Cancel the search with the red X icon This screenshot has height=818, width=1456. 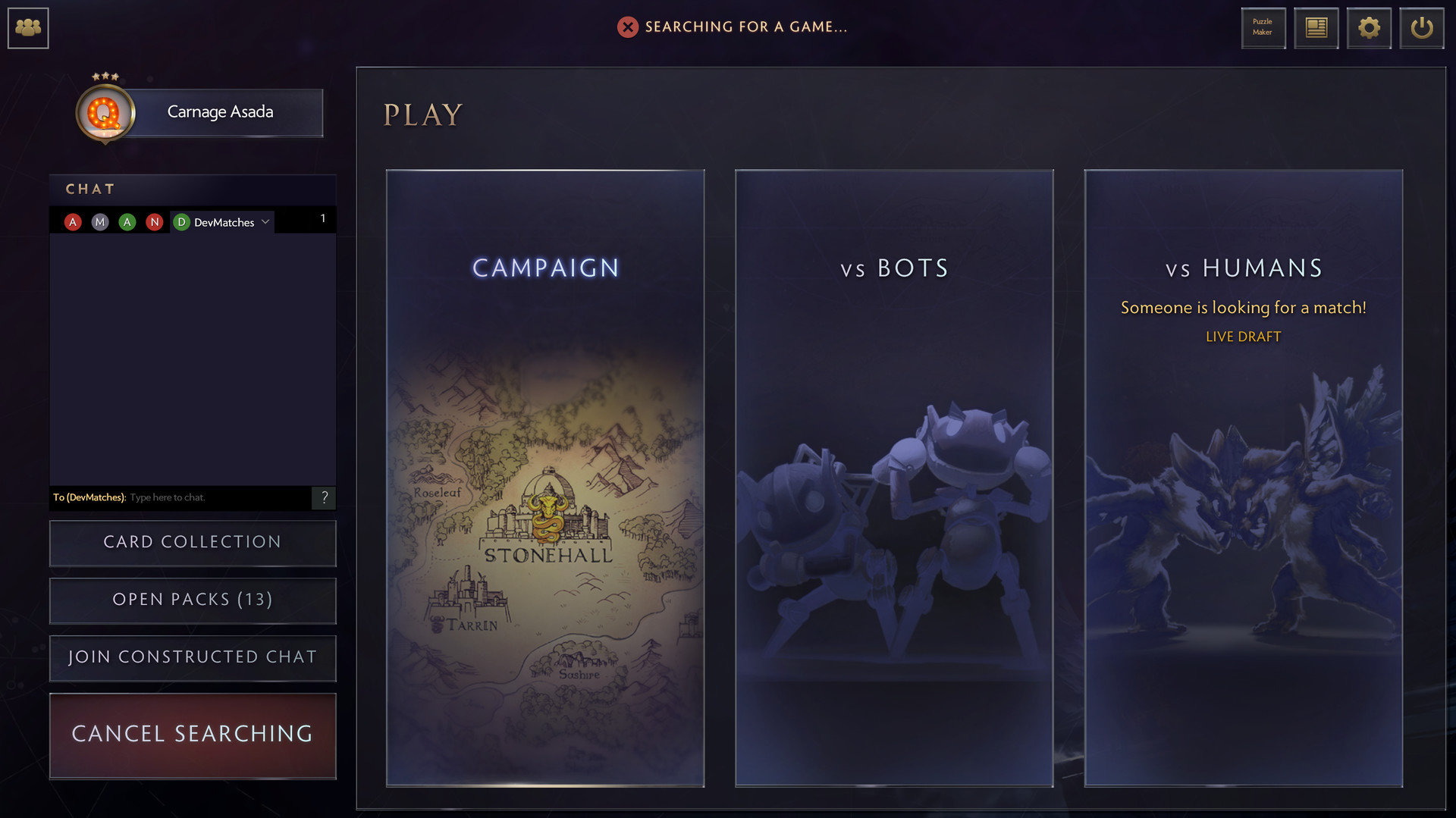pos(626,27)
